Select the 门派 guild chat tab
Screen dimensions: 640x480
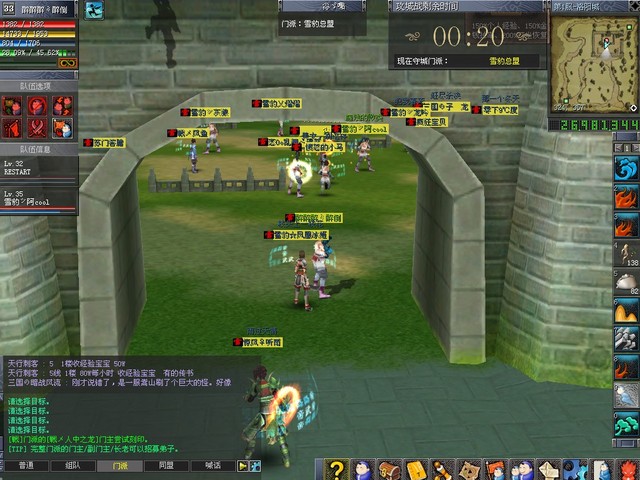click(x=120, y=465)
